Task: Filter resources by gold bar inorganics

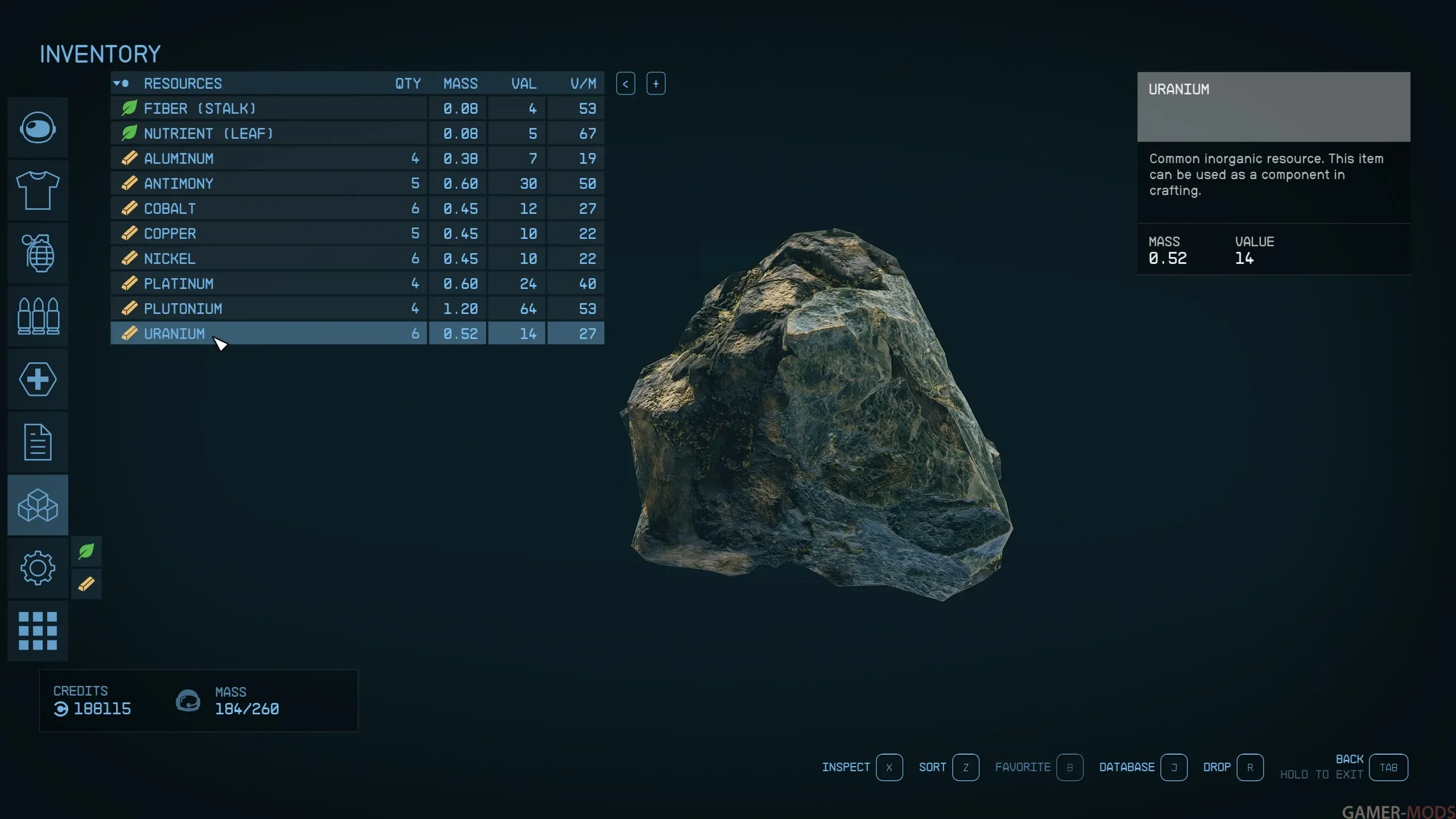Action: pyautogui.click(x=86, y=584)
